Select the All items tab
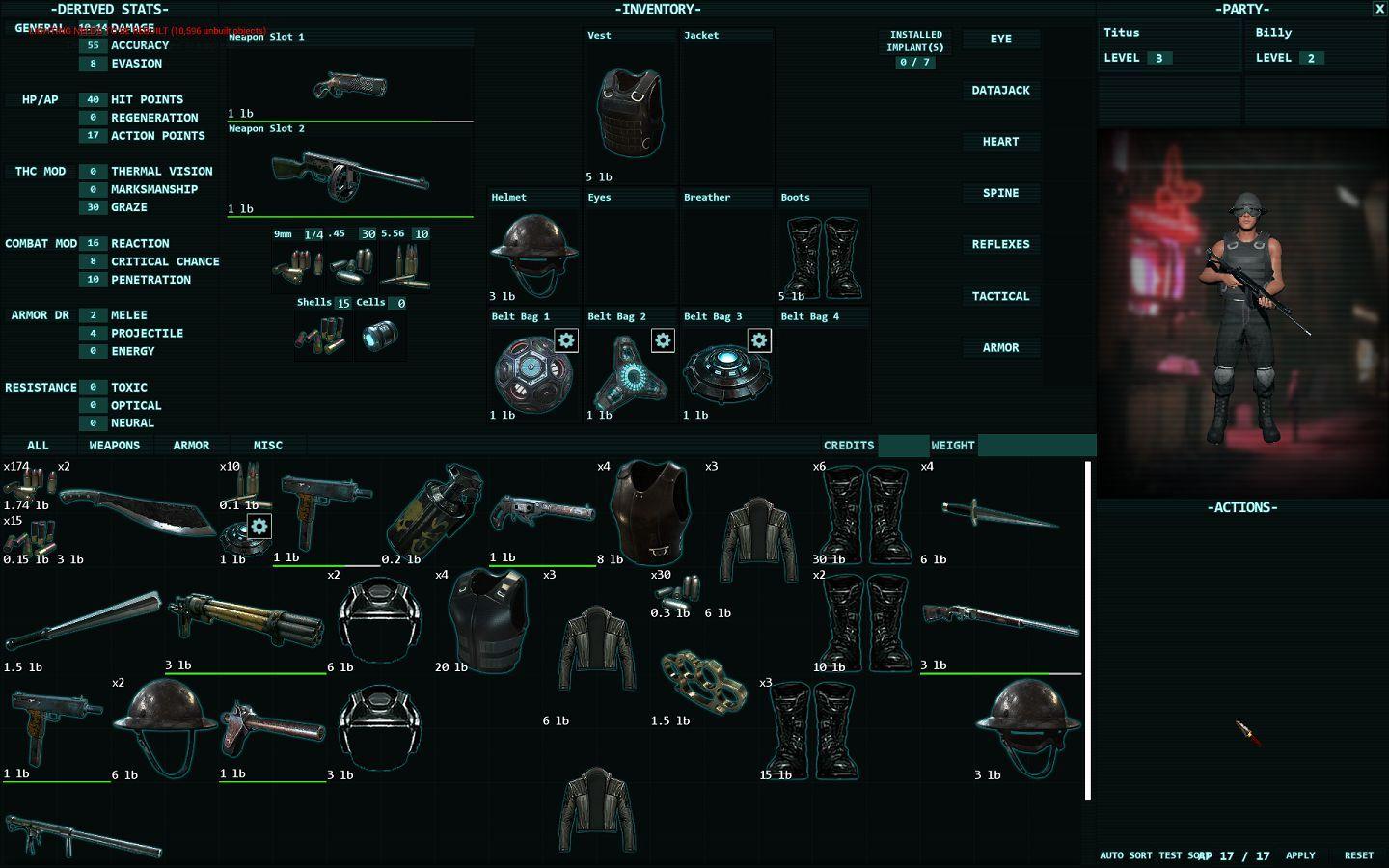Image resolution: width=1389 pixels, height=868 pixels. tap(38, 446)
